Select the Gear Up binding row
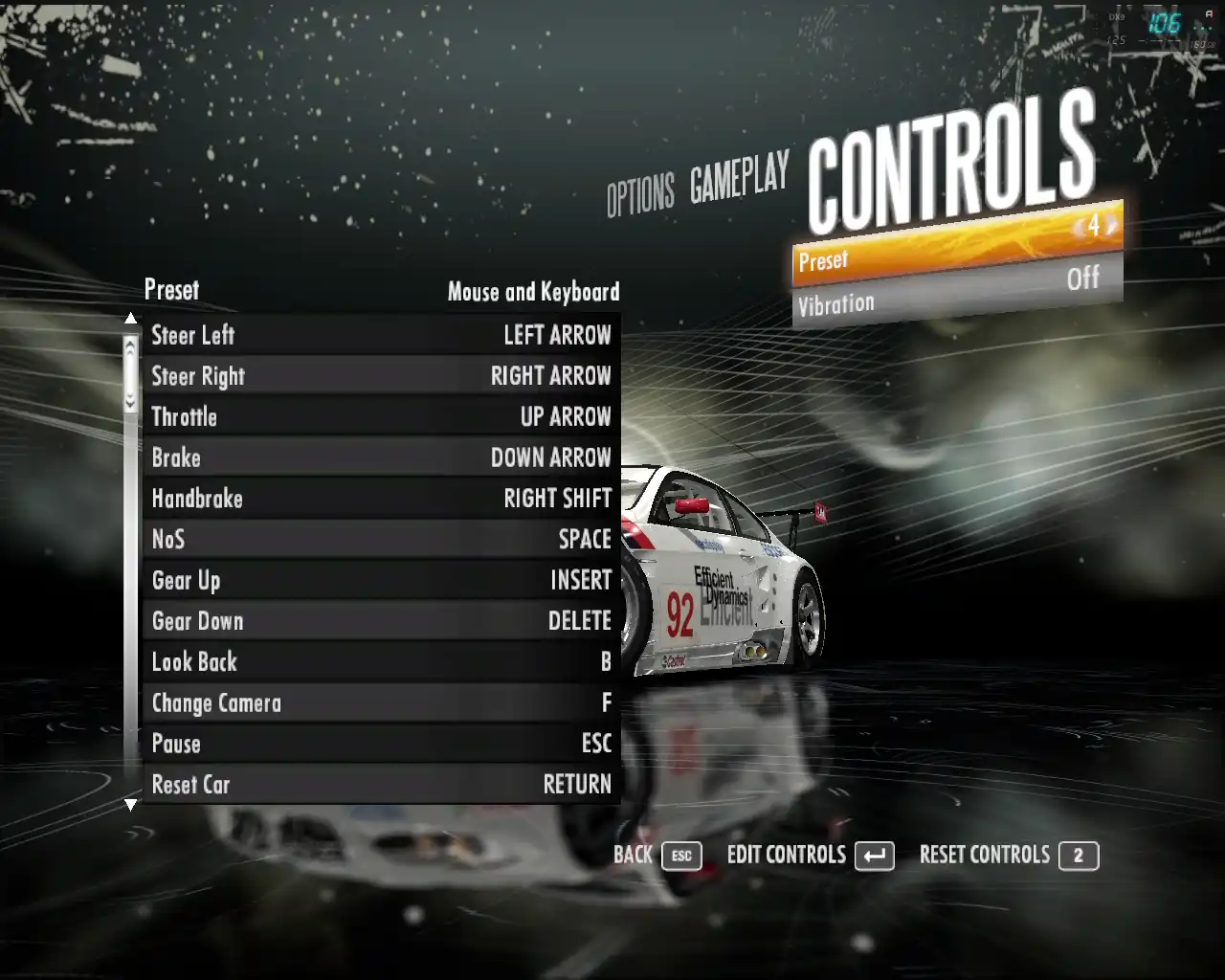This screenshot has width=1225, height=980. point(381,580)
